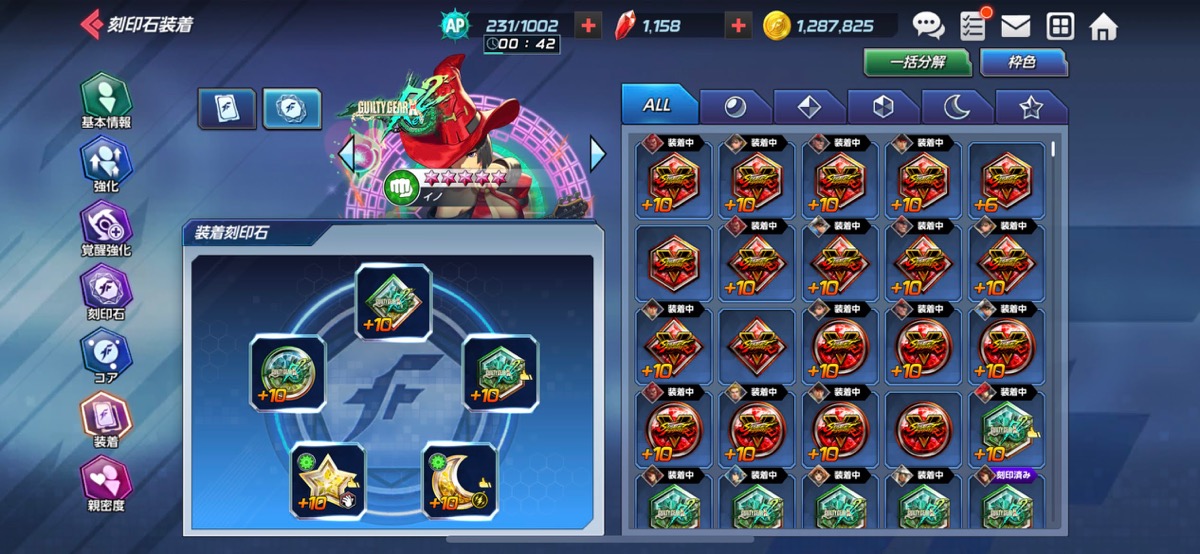Select the equipped crescent moon stone

[x=459, y=481]
